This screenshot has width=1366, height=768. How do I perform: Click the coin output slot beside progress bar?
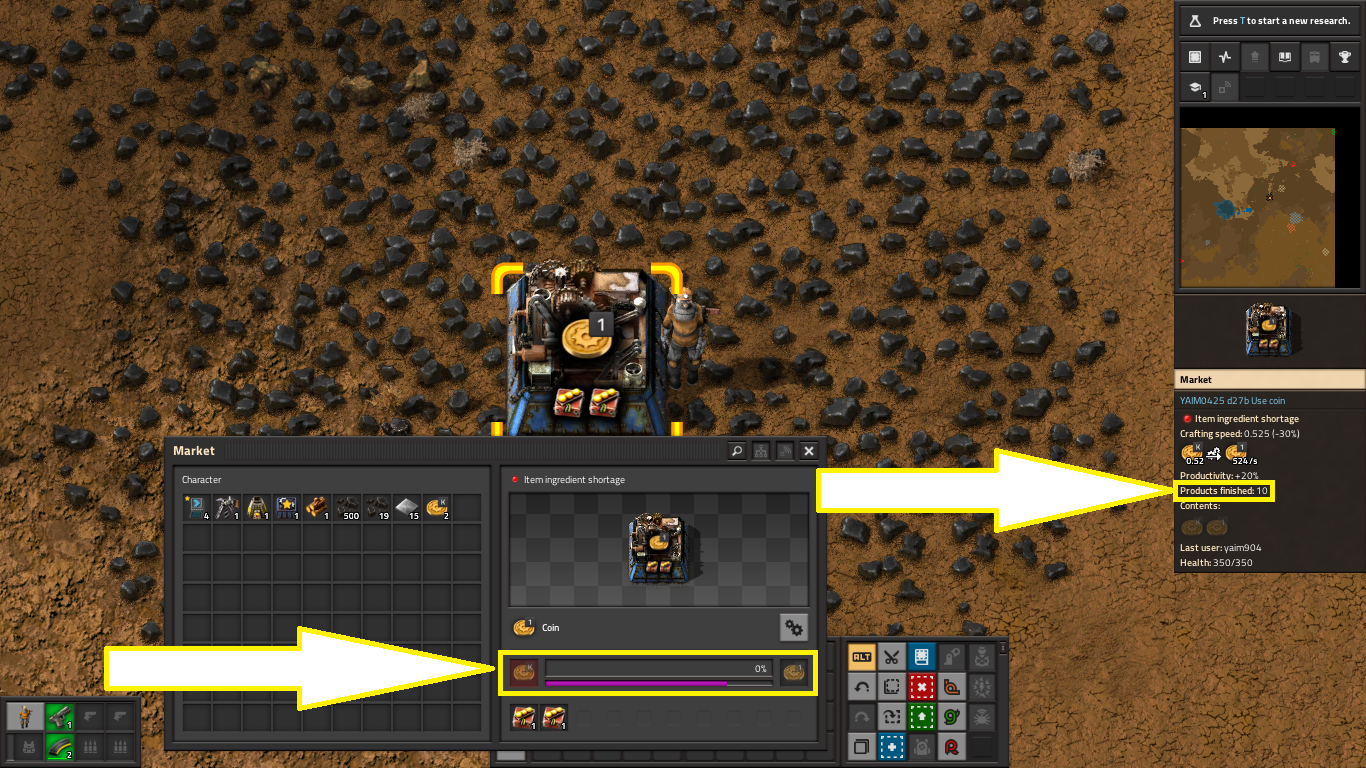(x=794, y=673)
